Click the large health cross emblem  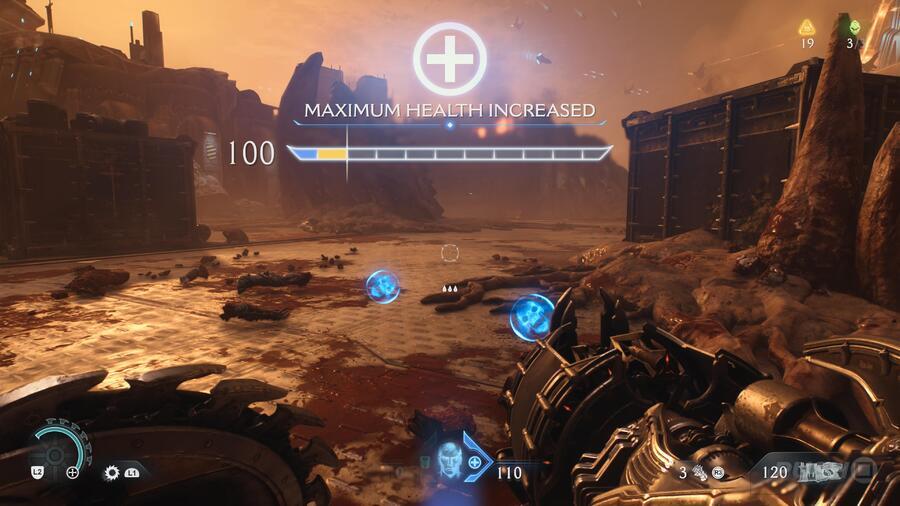450,58
